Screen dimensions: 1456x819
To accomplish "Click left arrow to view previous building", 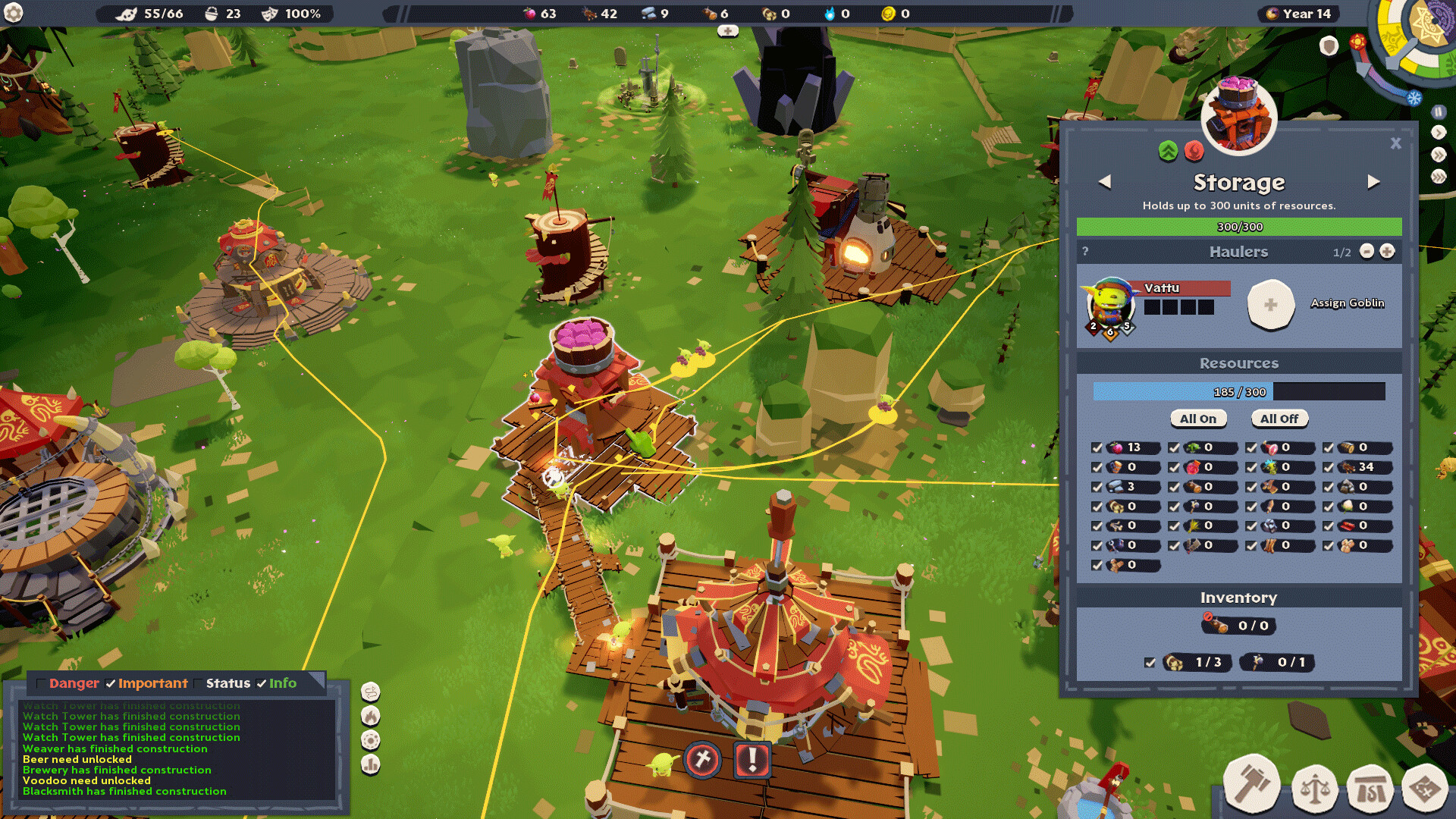I will tap(1105, 181).
